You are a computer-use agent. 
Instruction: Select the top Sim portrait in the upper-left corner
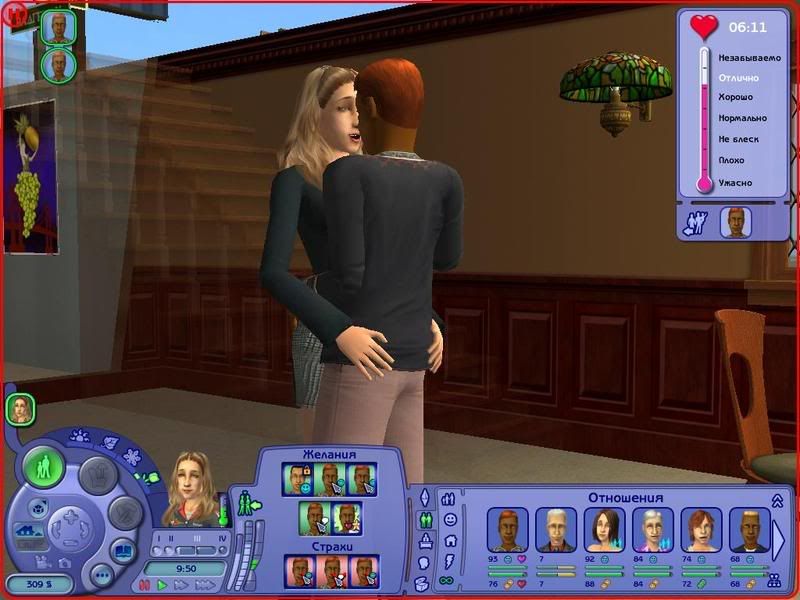point(59,27)
